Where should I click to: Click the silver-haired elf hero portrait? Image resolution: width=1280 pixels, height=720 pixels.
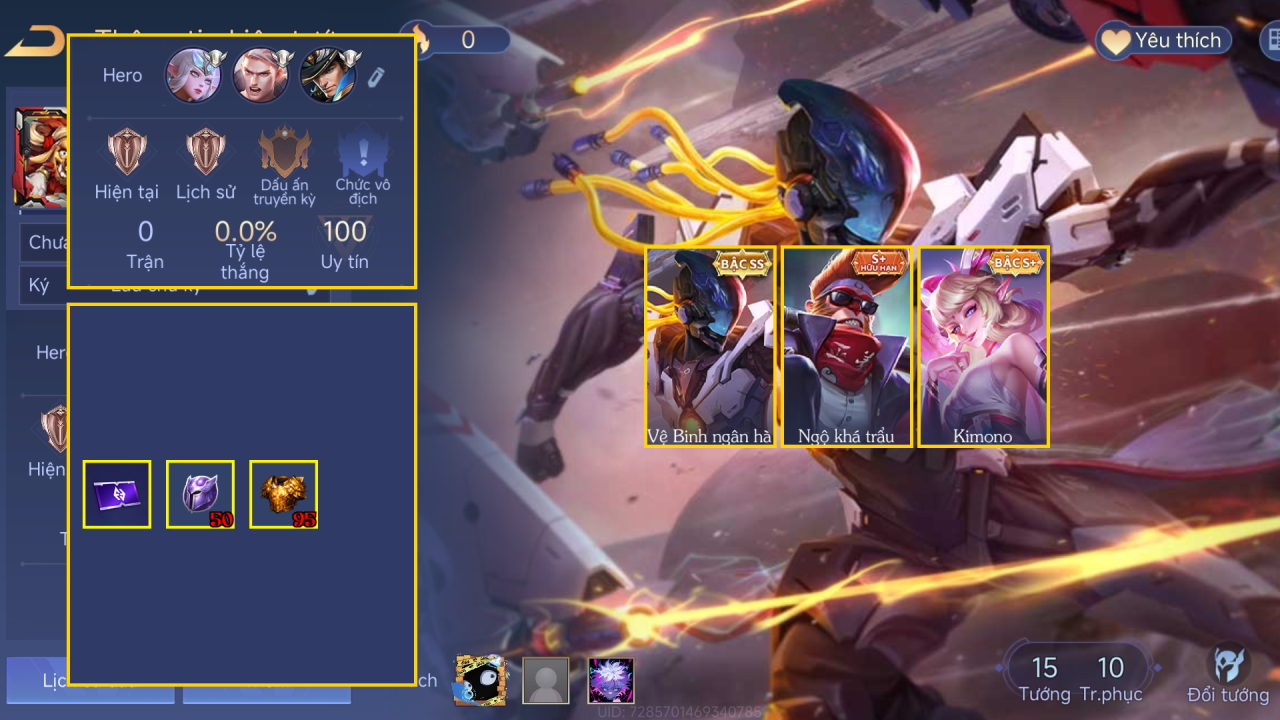[x=194, y=76]
